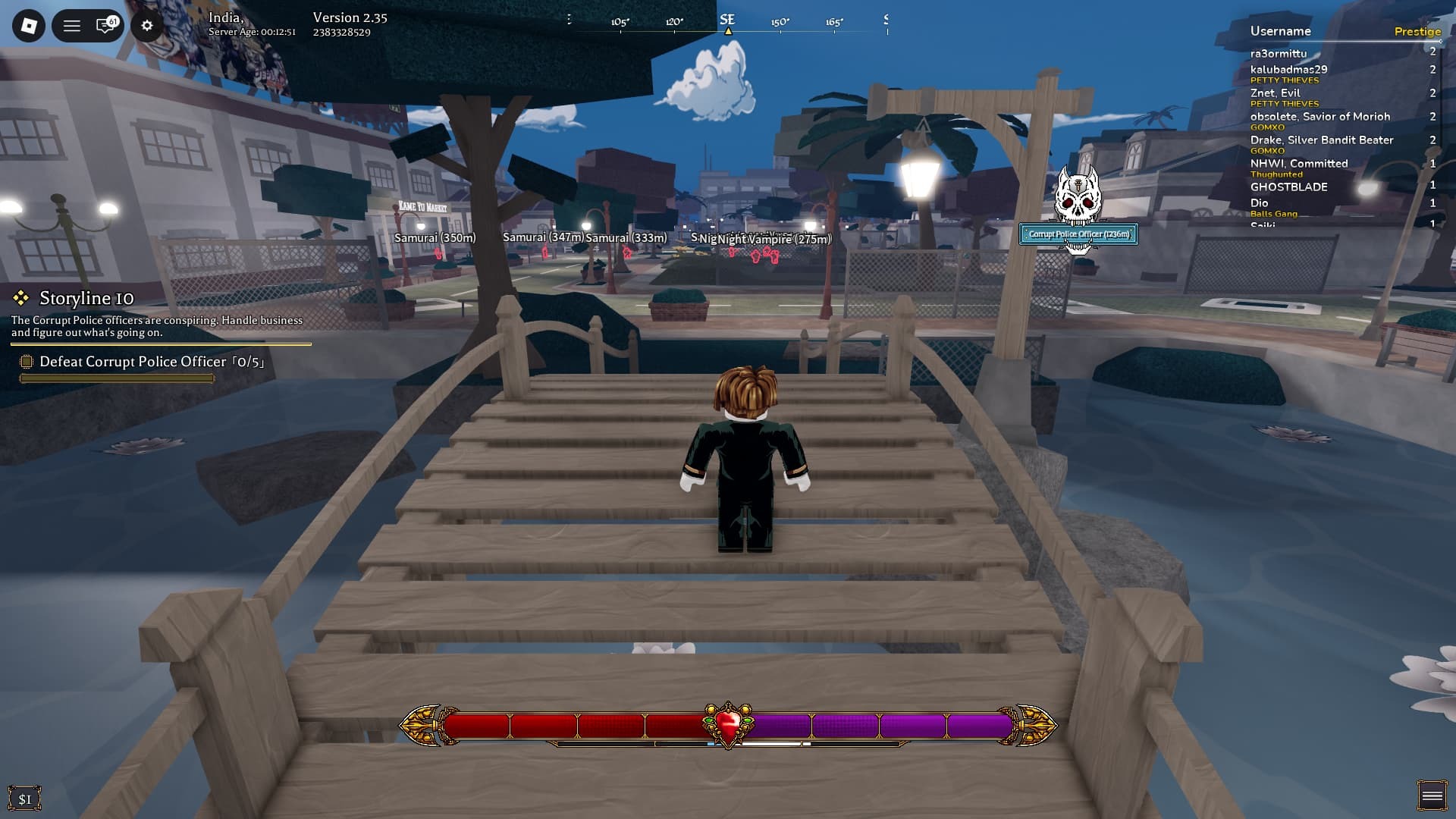The width and height of the screenshot is (1456, 819).
Task: Sort by the Prestige column header
Action: (1417, 31)
